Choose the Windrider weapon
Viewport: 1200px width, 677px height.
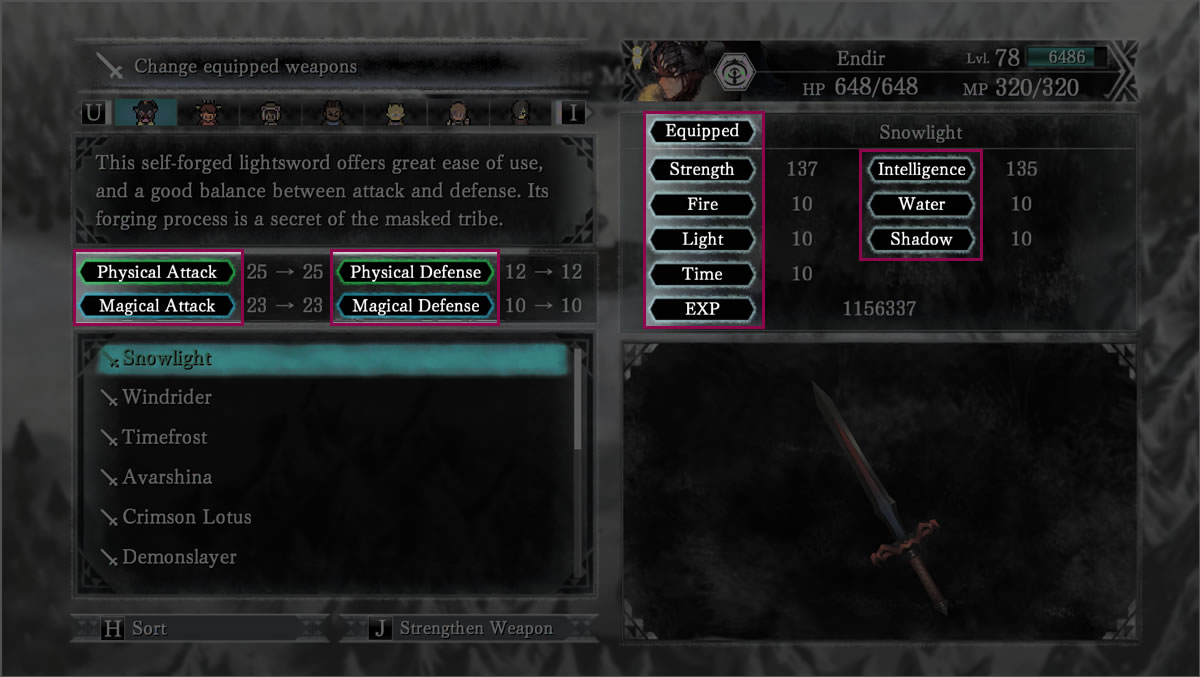coord(166,398)
